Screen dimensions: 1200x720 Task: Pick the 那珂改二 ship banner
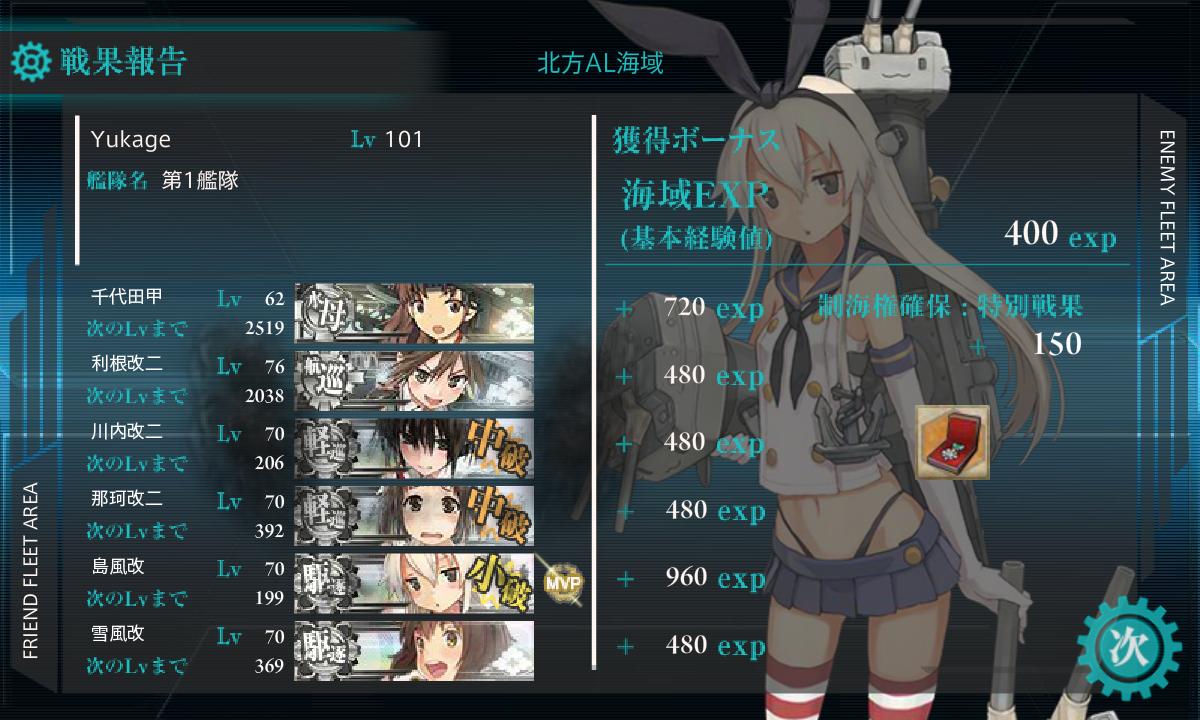coord(414,515)
